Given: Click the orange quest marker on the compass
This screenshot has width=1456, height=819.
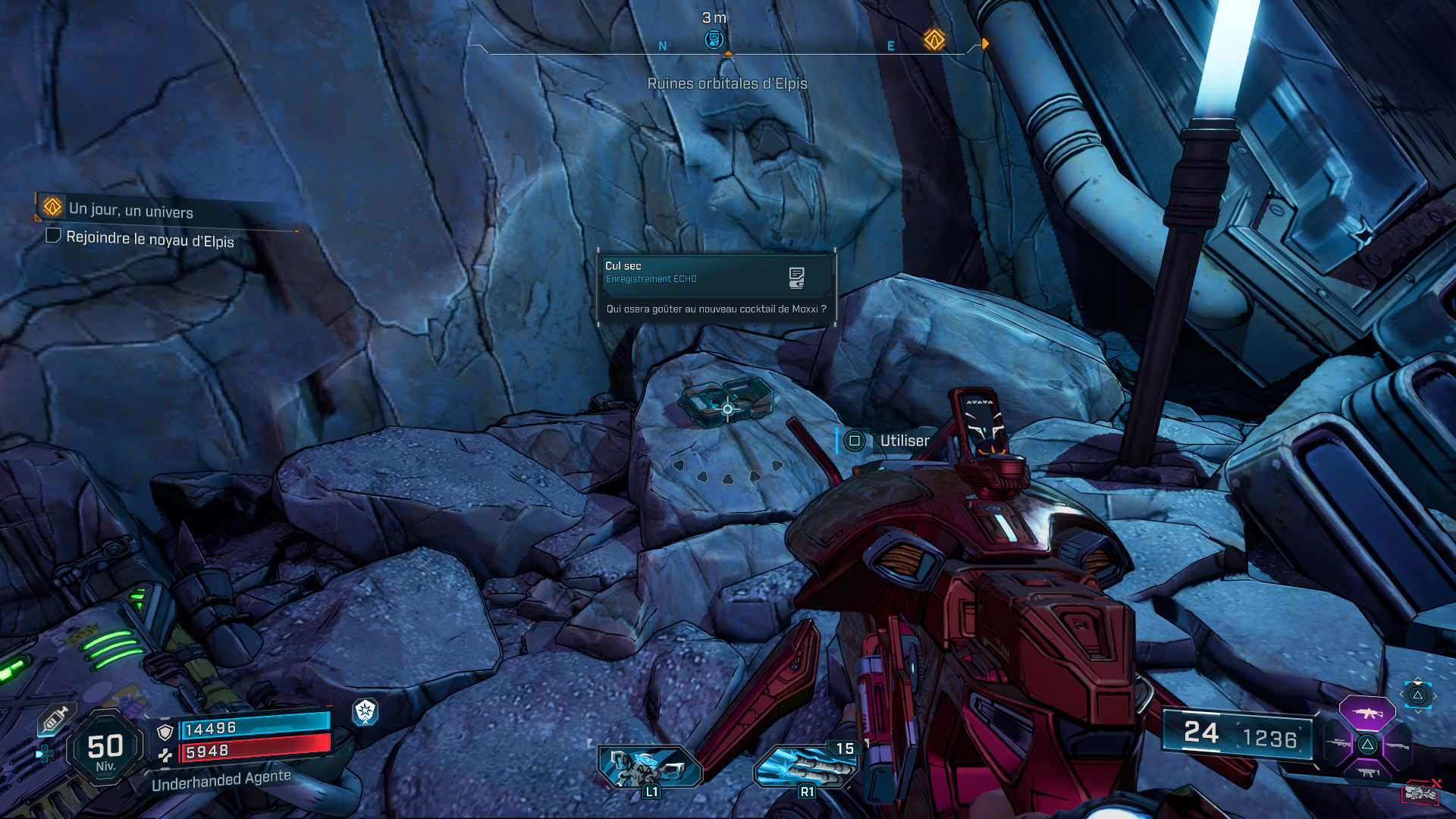Looking at the screenshot, I should point(934,39).
